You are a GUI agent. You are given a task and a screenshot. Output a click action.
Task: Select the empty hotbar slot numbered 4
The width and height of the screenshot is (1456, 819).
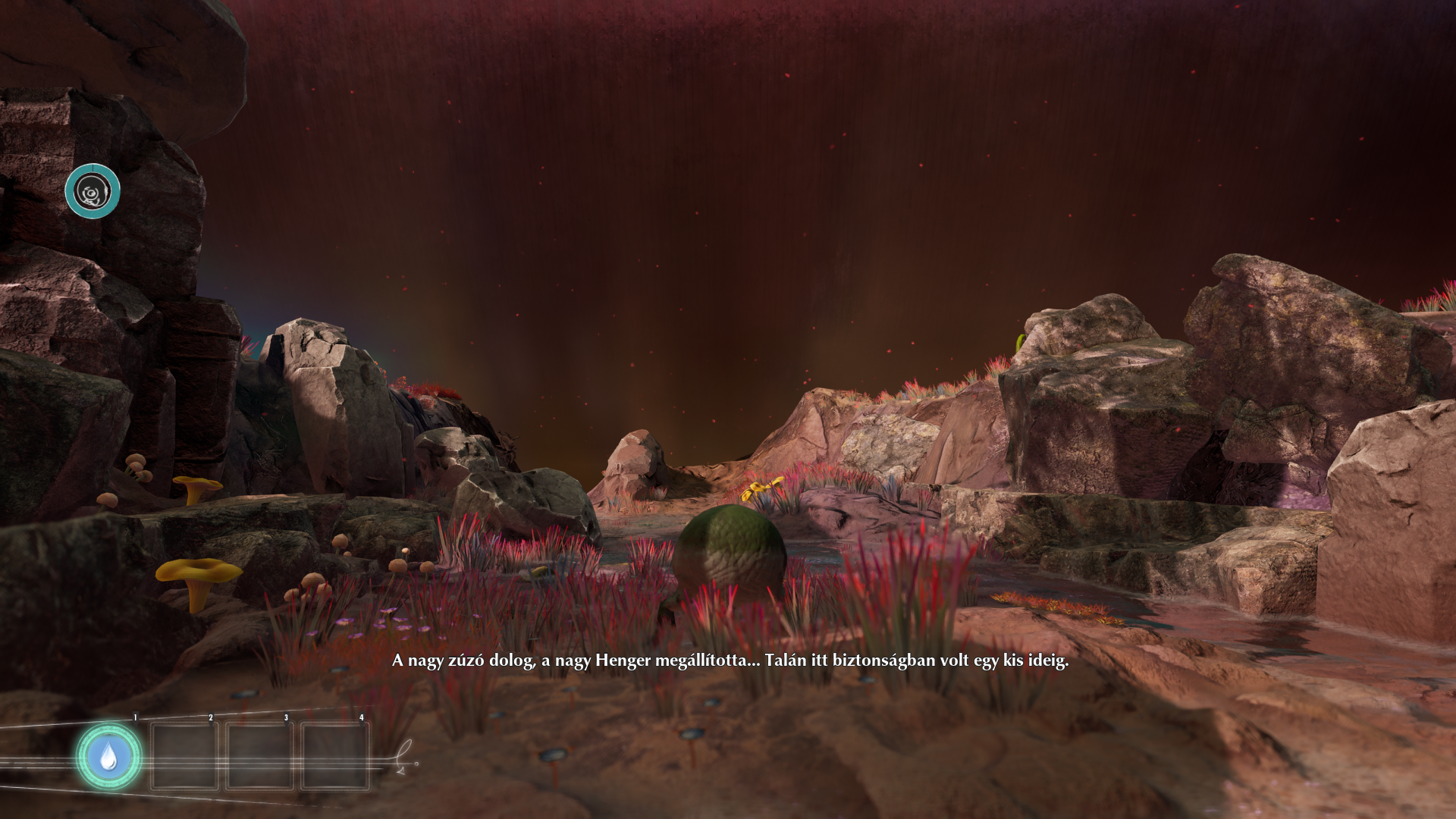click(x=334, y=755)
